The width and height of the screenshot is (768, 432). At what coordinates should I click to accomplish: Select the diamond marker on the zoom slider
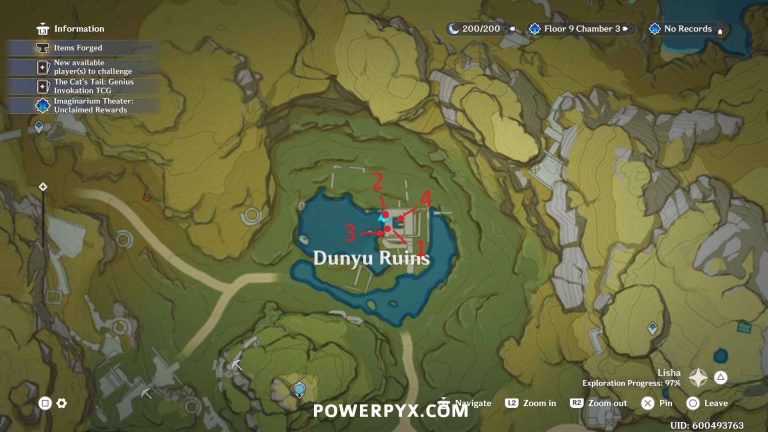coord(43,187)
